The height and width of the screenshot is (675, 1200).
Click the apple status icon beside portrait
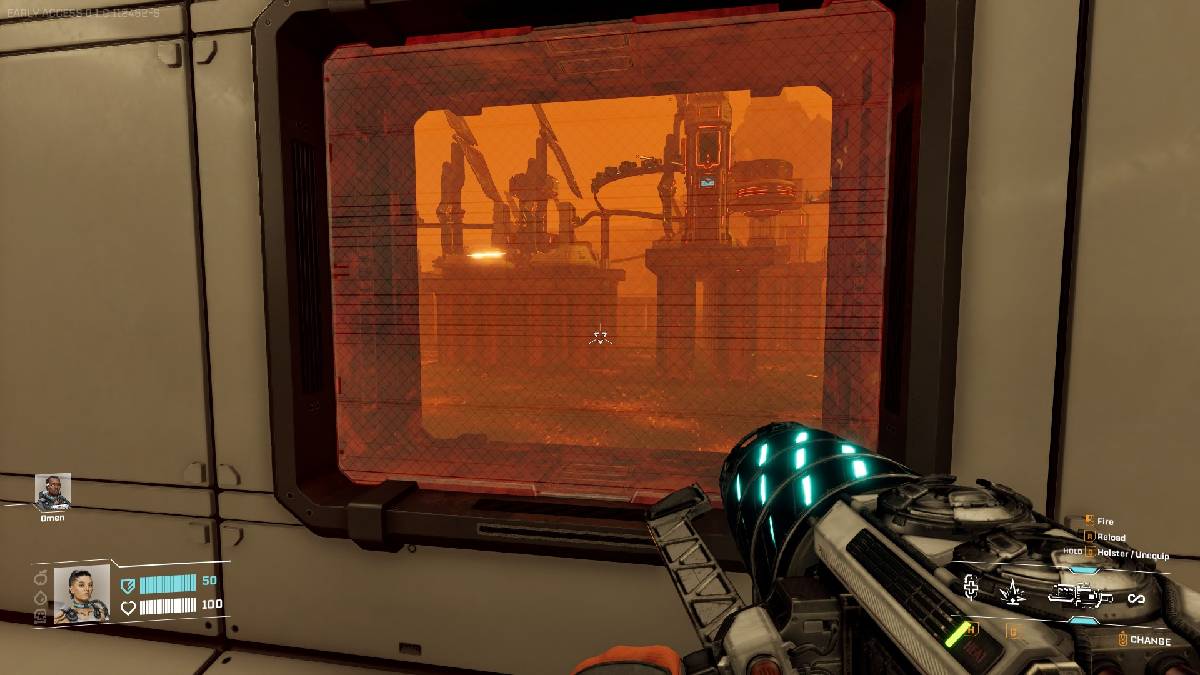point(41,578)
